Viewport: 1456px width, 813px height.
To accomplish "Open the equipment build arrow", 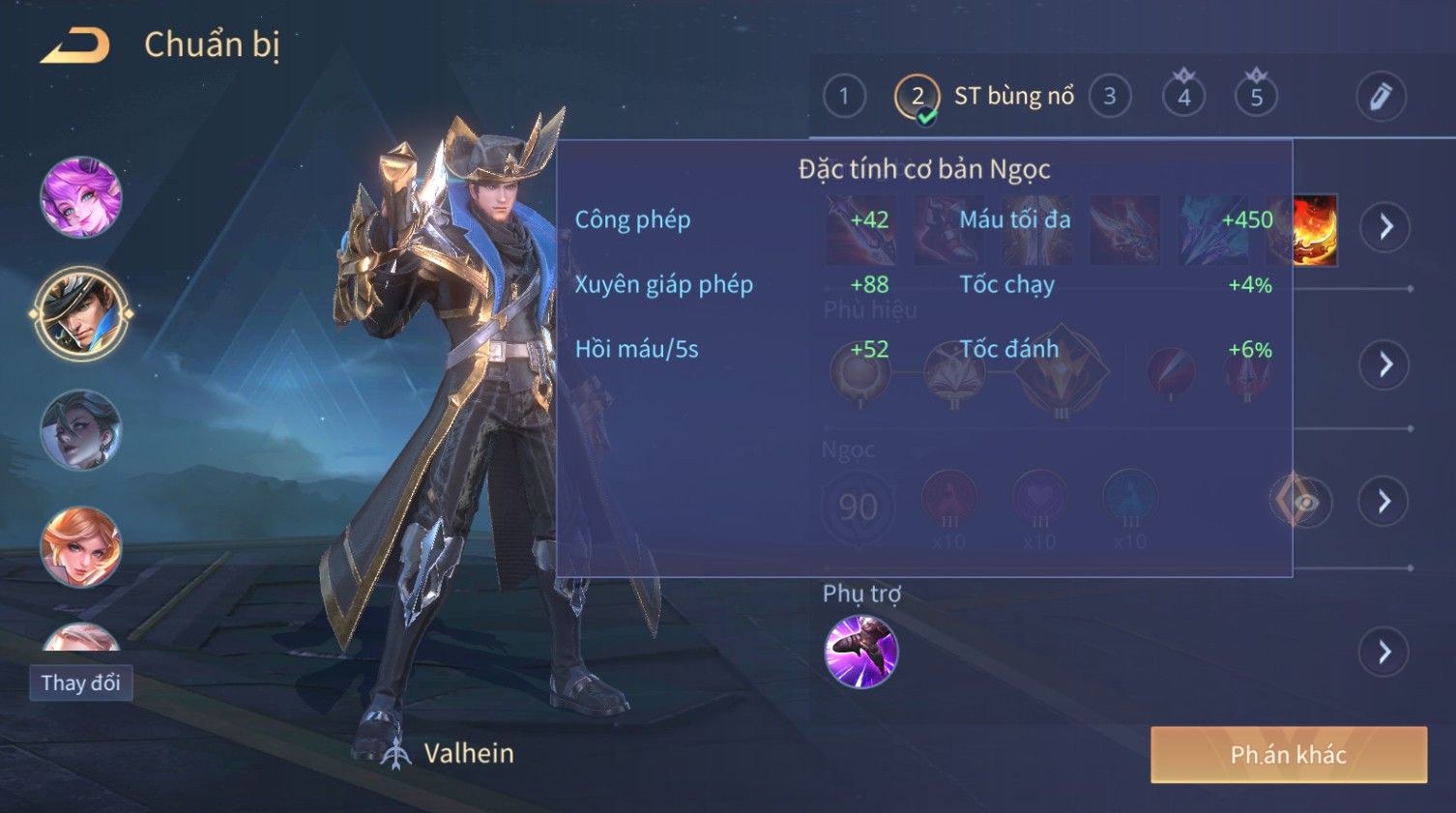I will [x=1385, y=227].
